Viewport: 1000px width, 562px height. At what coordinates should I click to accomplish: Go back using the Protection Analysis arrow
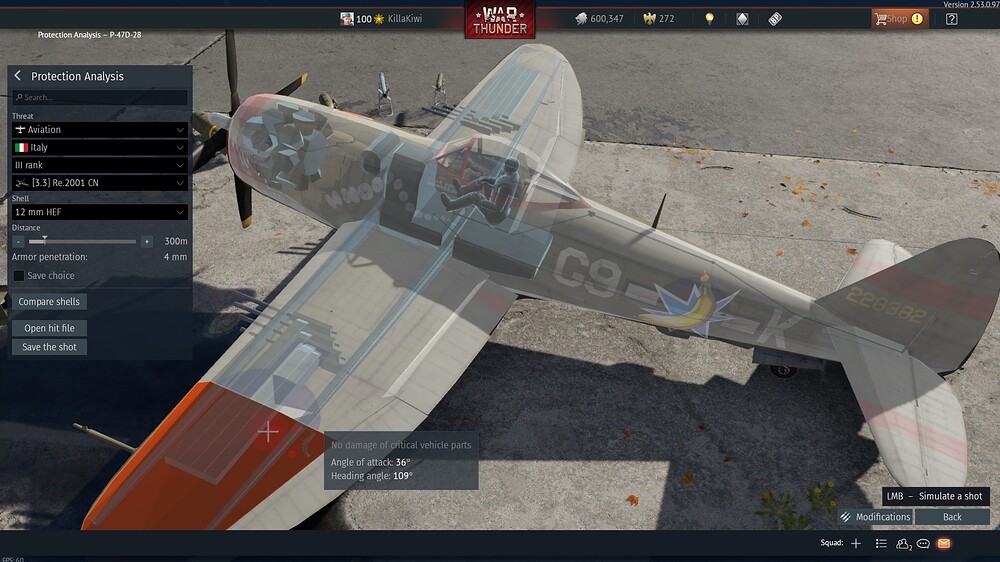[18, 76]
